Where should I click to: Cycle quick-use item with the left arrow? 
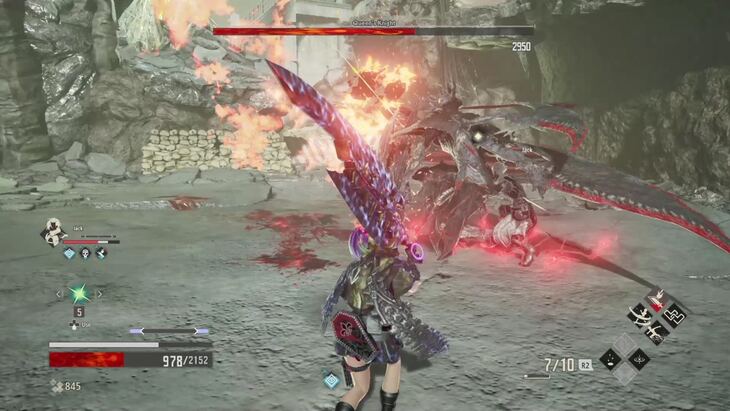[58, 294]
